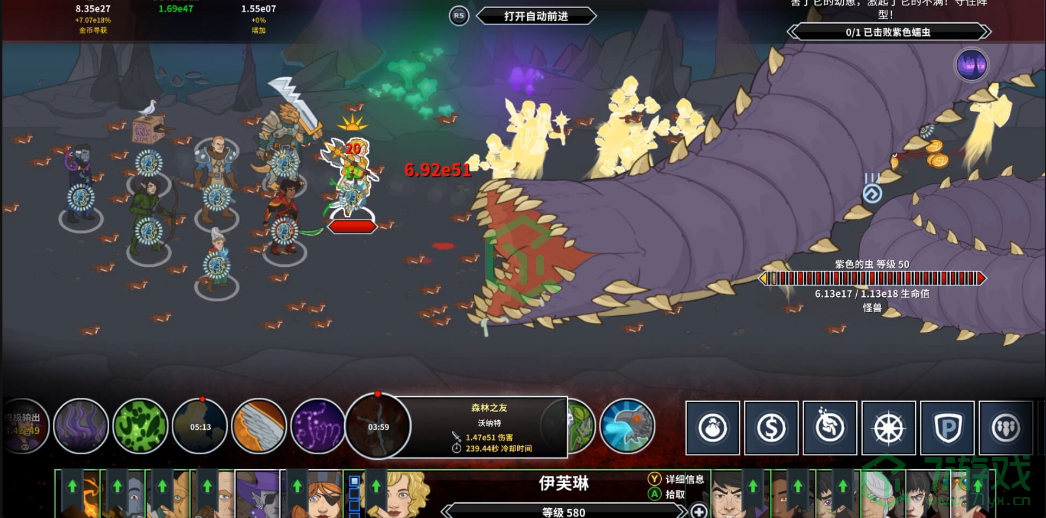Select the blonde champion 伊芙琳 portrait
This screenshot has width=1046, height=518.
tap(407, 494)
